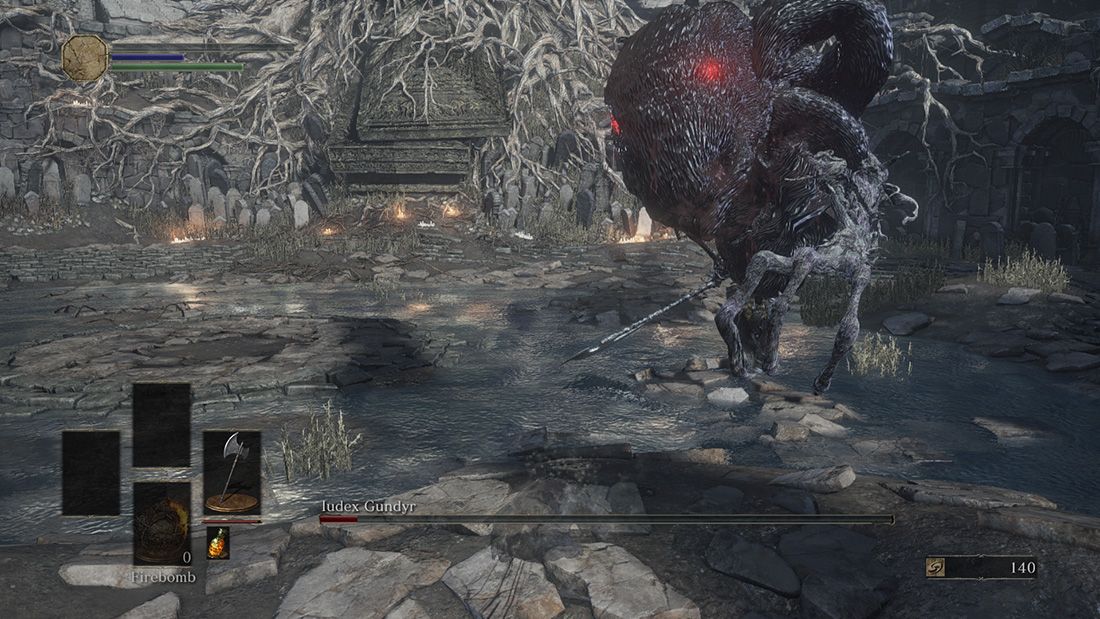This screenshot has width=1100, height=619.
Task: Choose the Firebomb item slot
Action: pyautogui.click(x=162, y=523)
